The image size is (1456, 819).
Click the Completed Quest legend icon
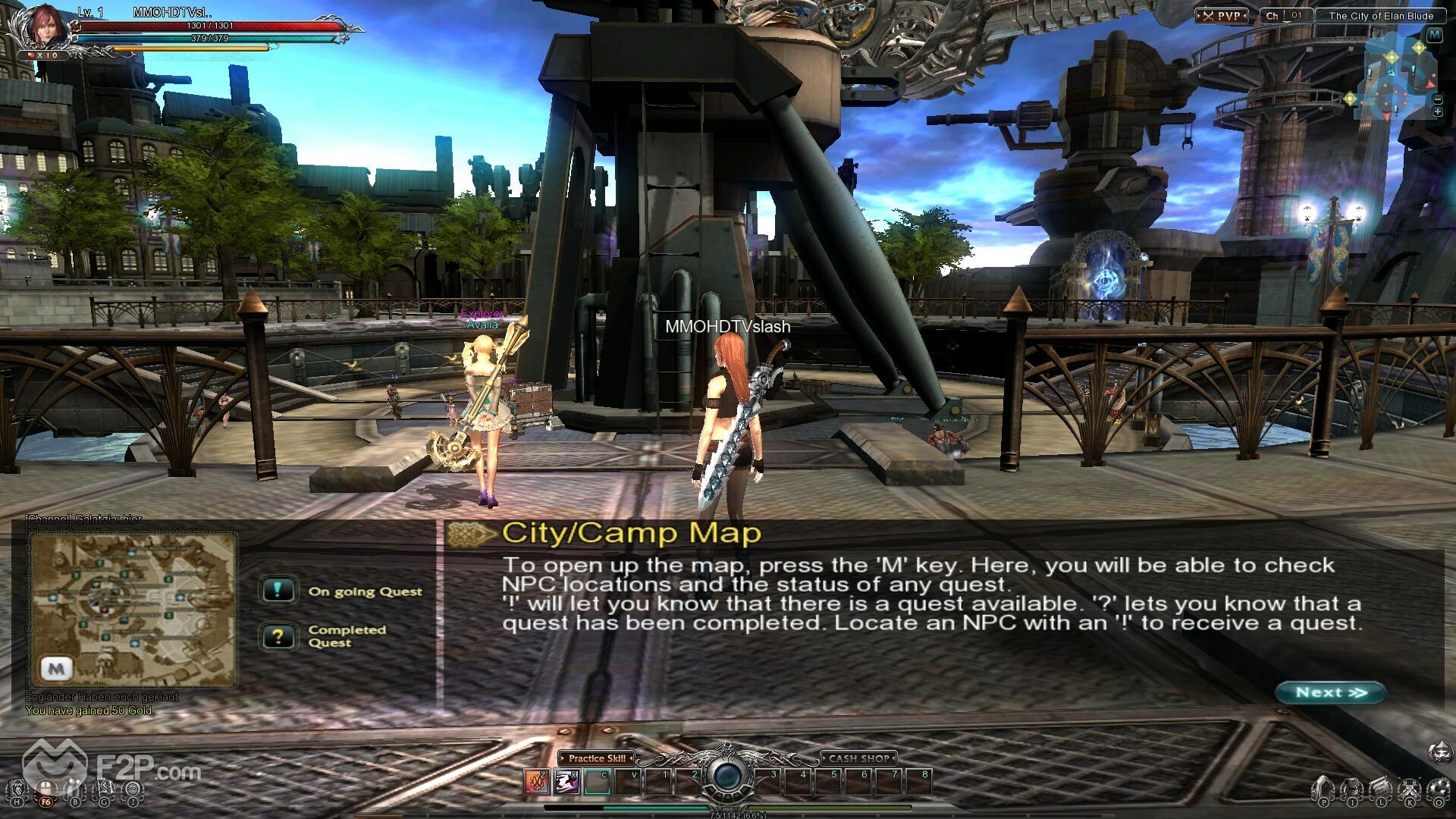pos(278,636)
